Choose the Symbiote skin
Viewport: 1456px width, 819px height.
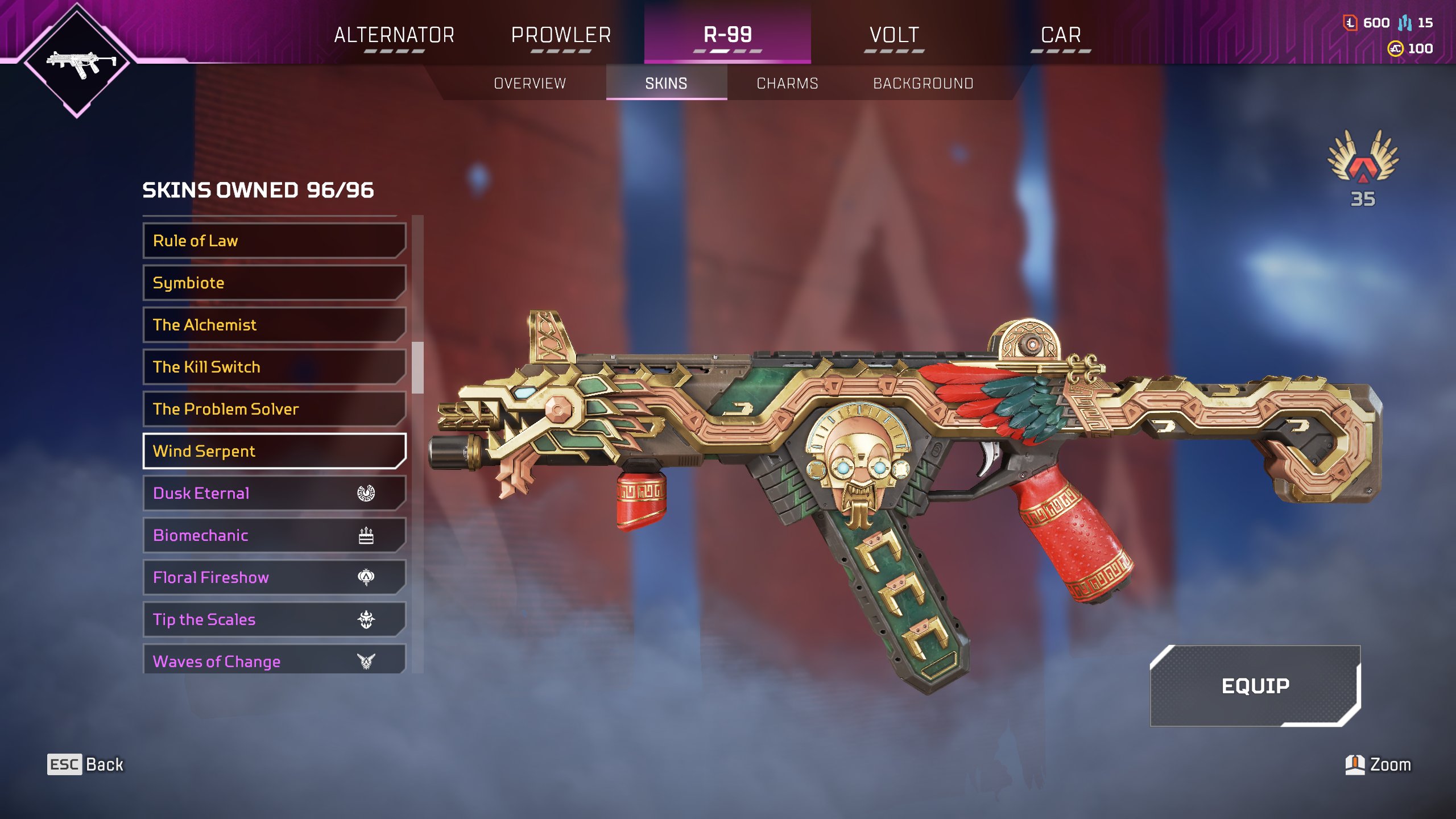pos(274,283)
